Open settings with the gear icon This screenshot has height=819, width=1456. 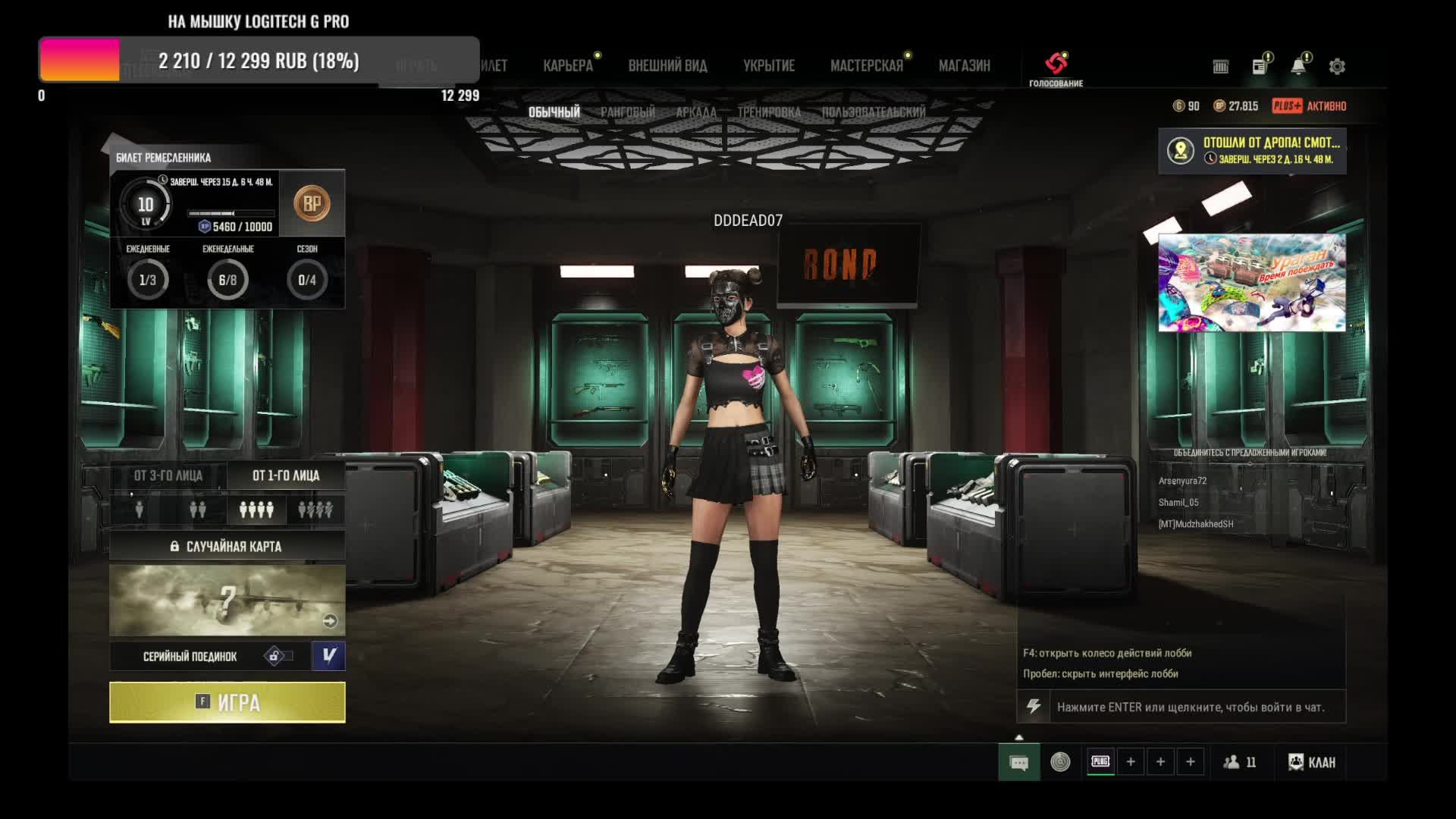(1337, 67)
